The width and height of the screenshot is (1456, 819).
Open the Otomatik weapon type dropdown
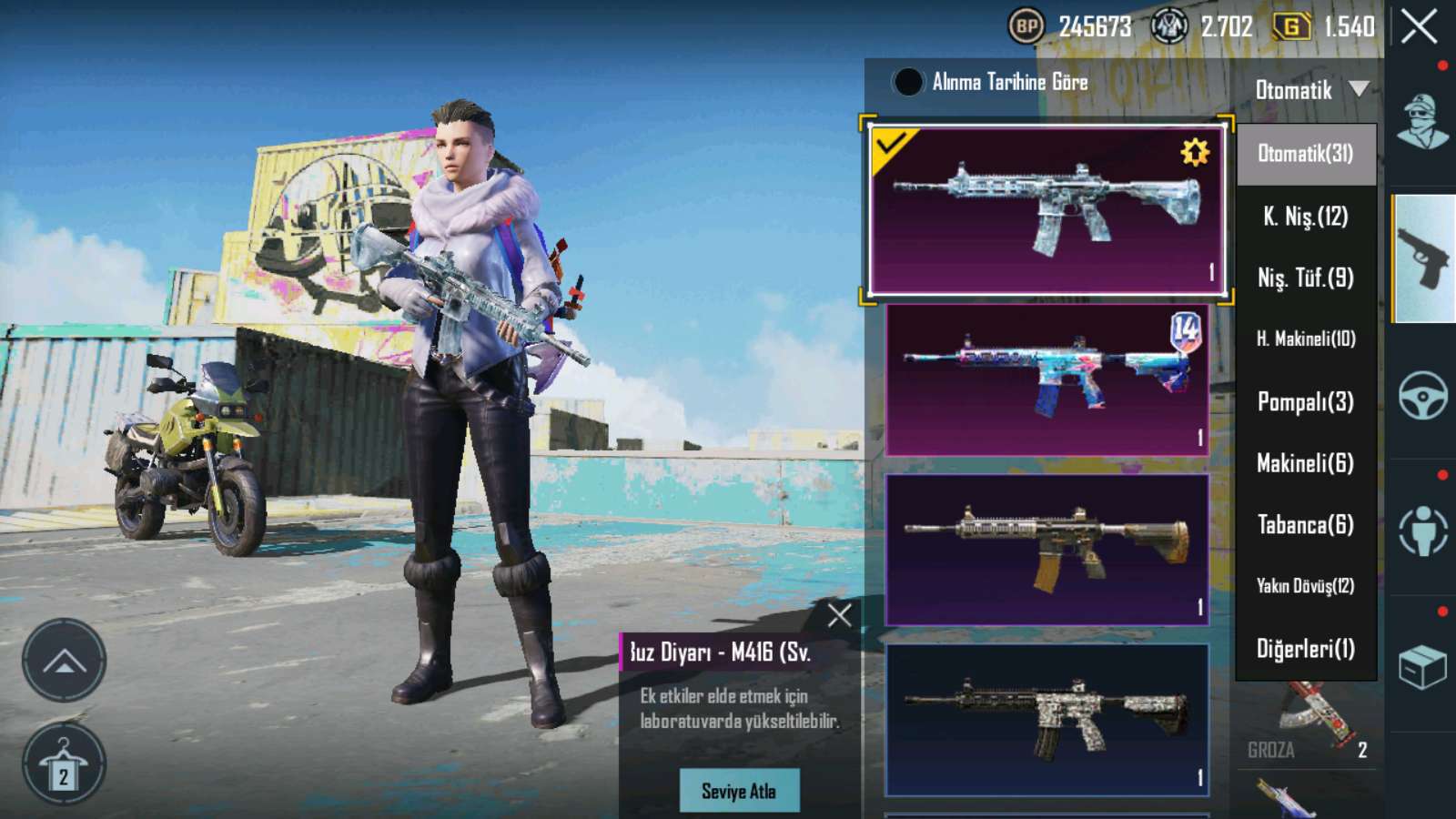pos(1310,89)
